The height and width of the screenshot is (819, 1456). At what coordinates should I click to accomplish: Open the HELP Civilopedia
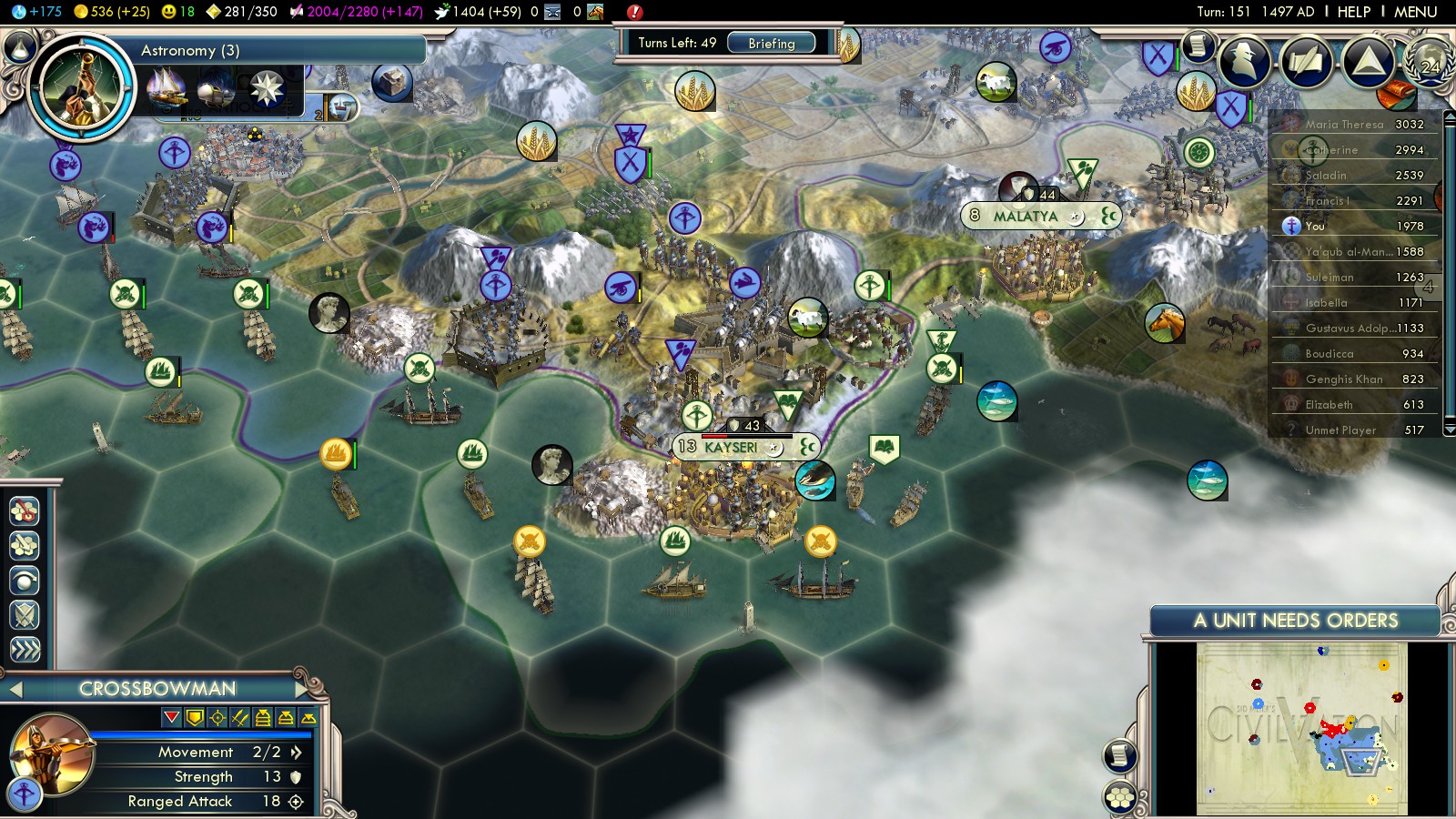pos(1353,12)
